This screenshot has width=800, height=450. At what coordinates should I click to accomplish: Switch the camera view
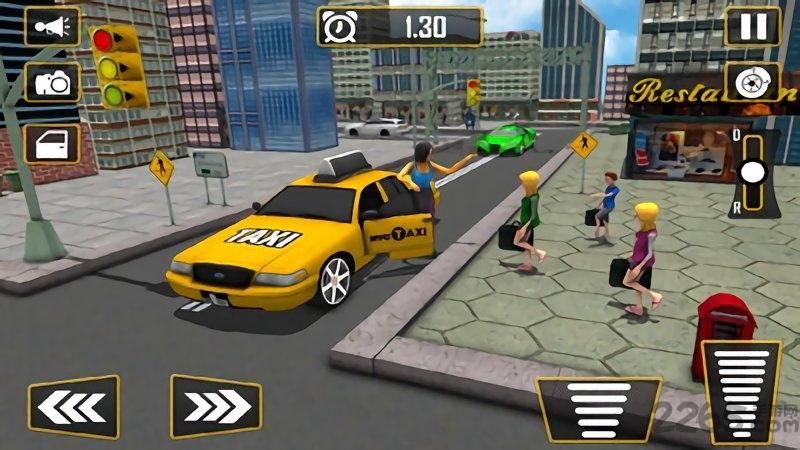click(x=51, y=84)
